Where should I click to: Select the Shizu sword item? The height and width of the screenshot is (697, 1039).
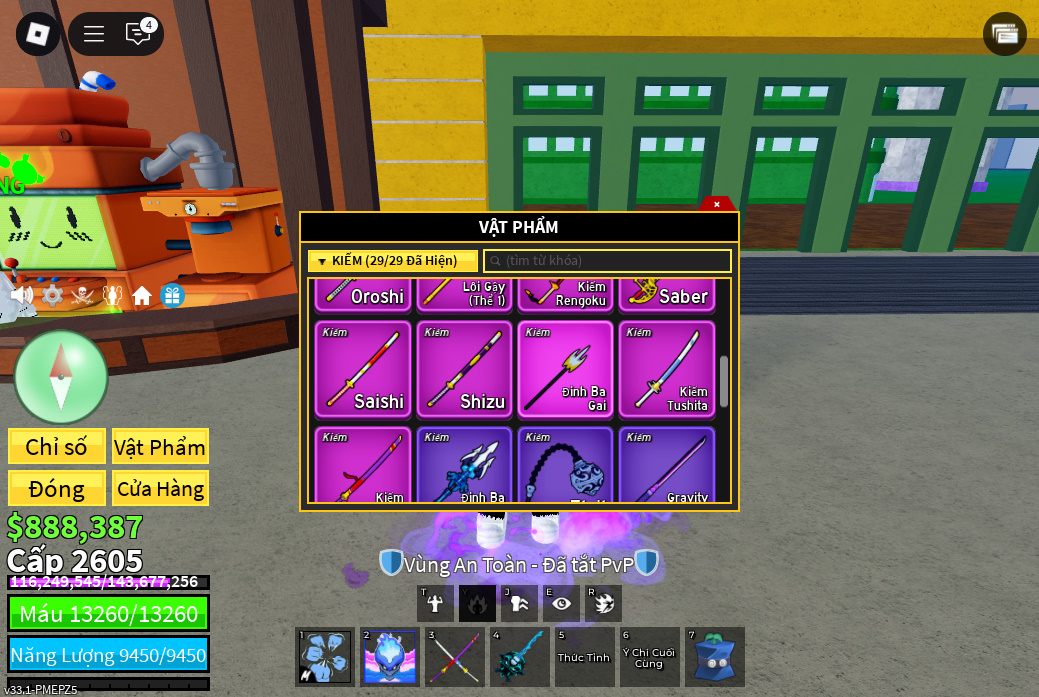464,369
